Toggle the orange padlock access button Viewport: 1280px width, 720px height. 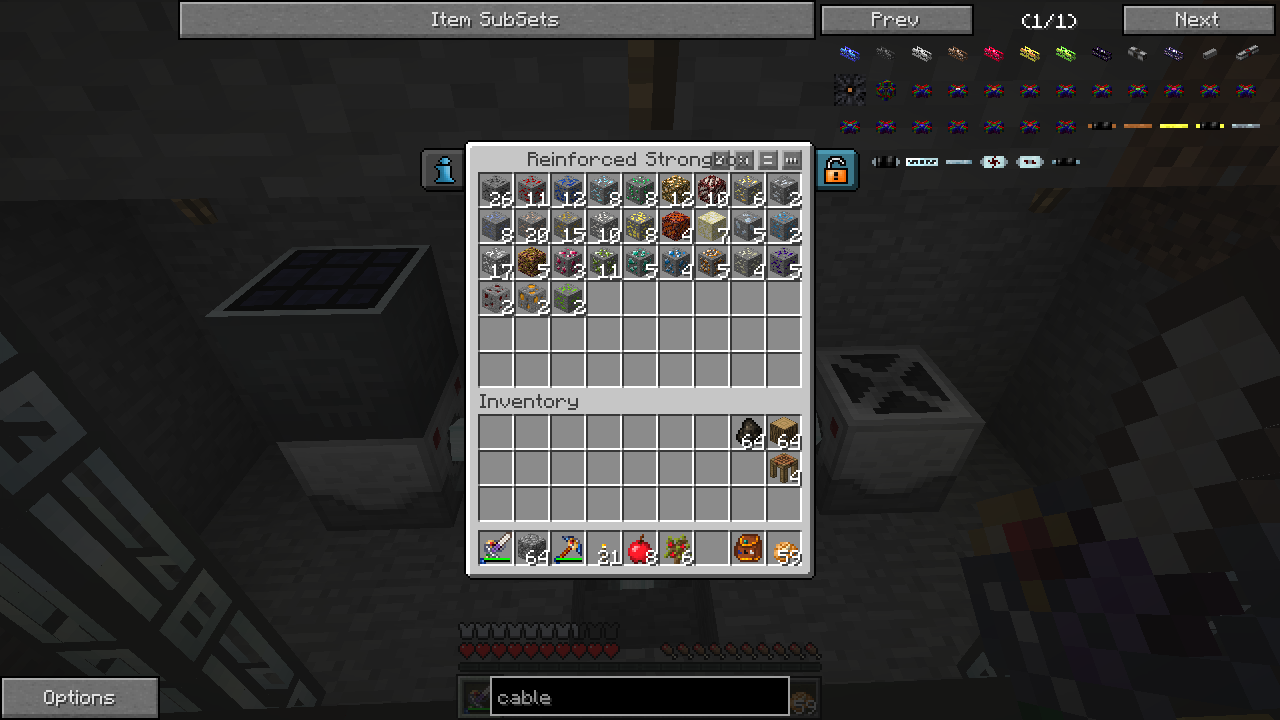click(836, 170)
